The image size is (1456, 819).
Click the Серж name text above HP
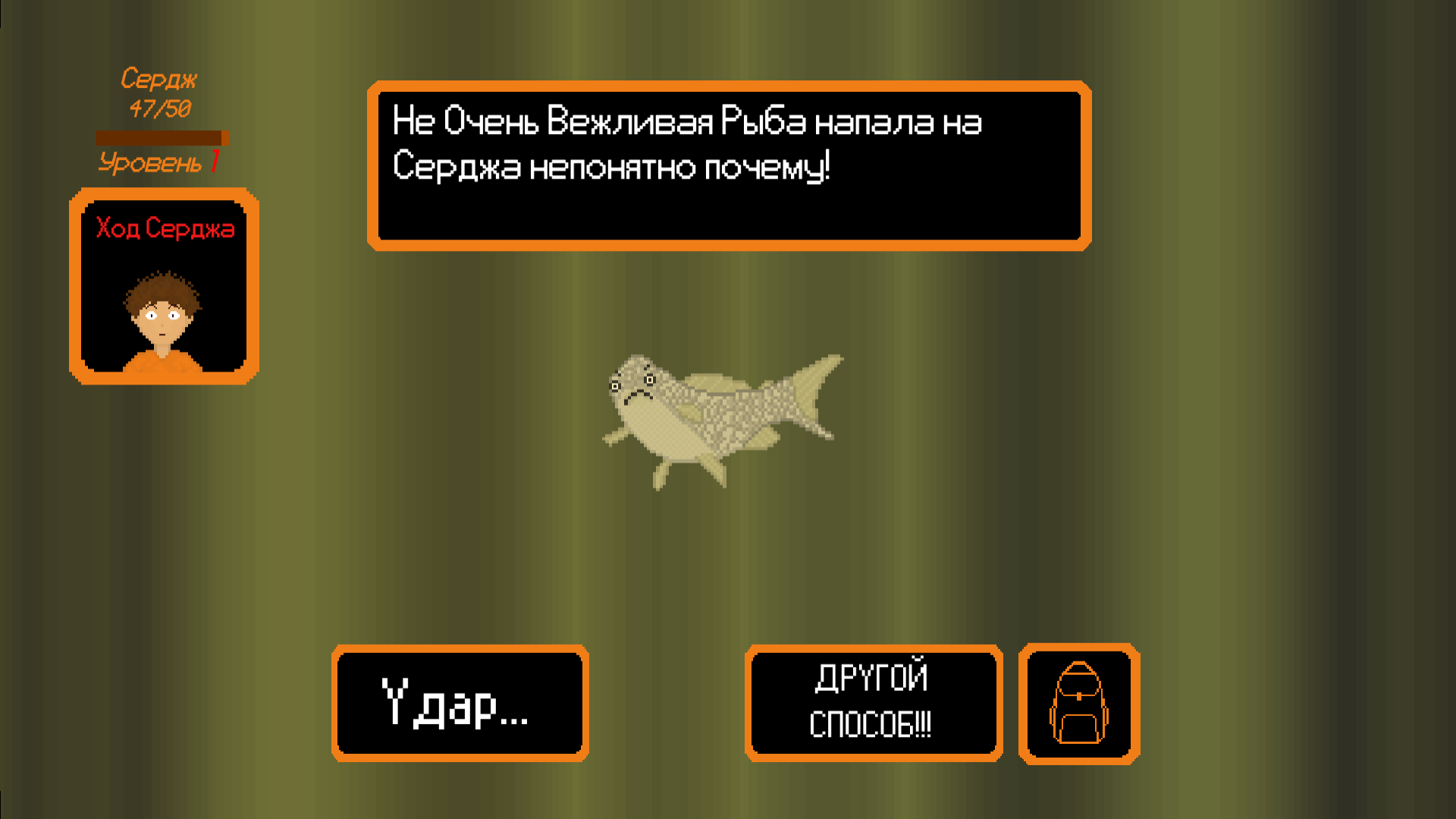coord(160,78)
